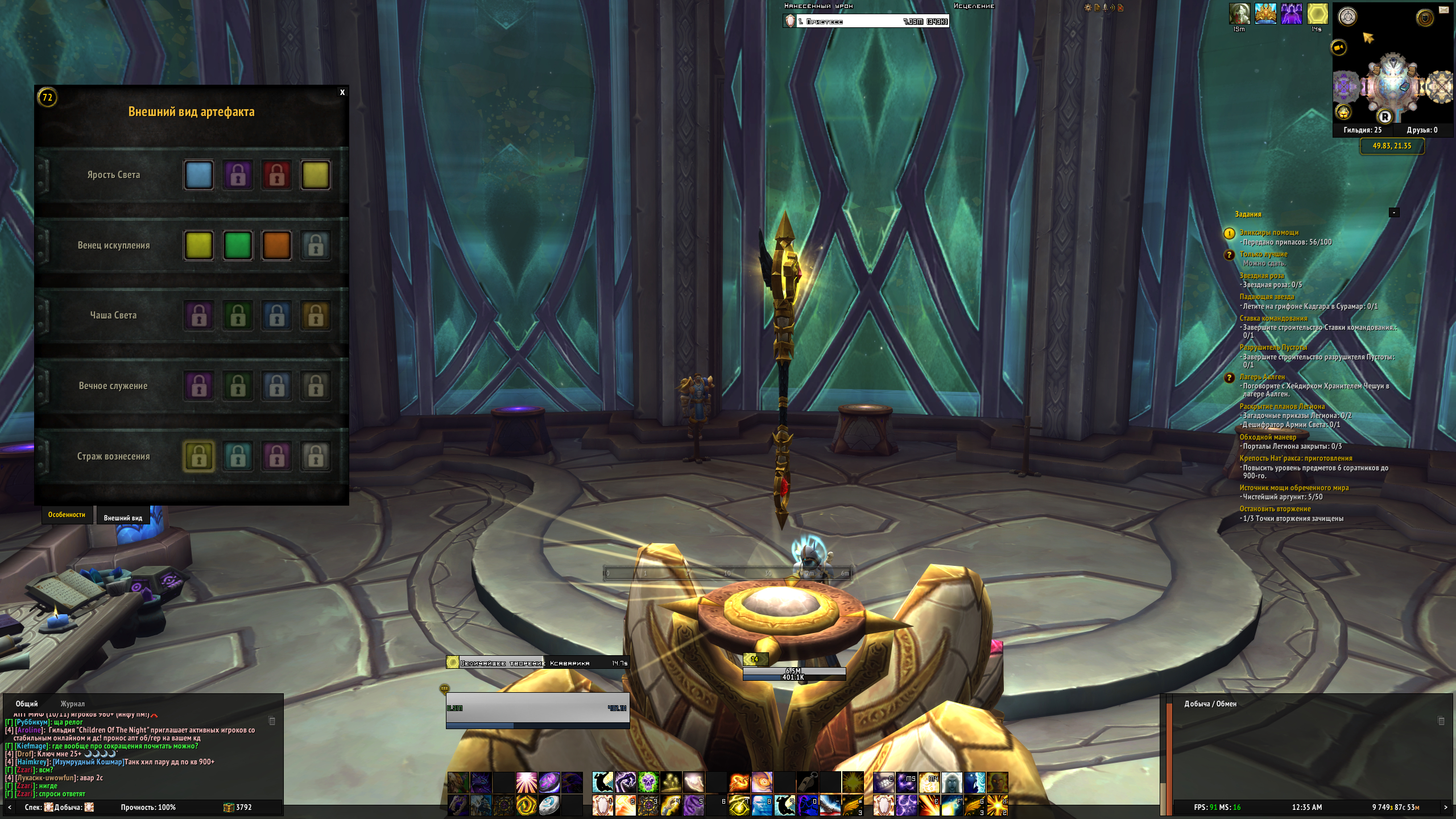Open the Эликсиры помощи quest entry

(1269, 233)
